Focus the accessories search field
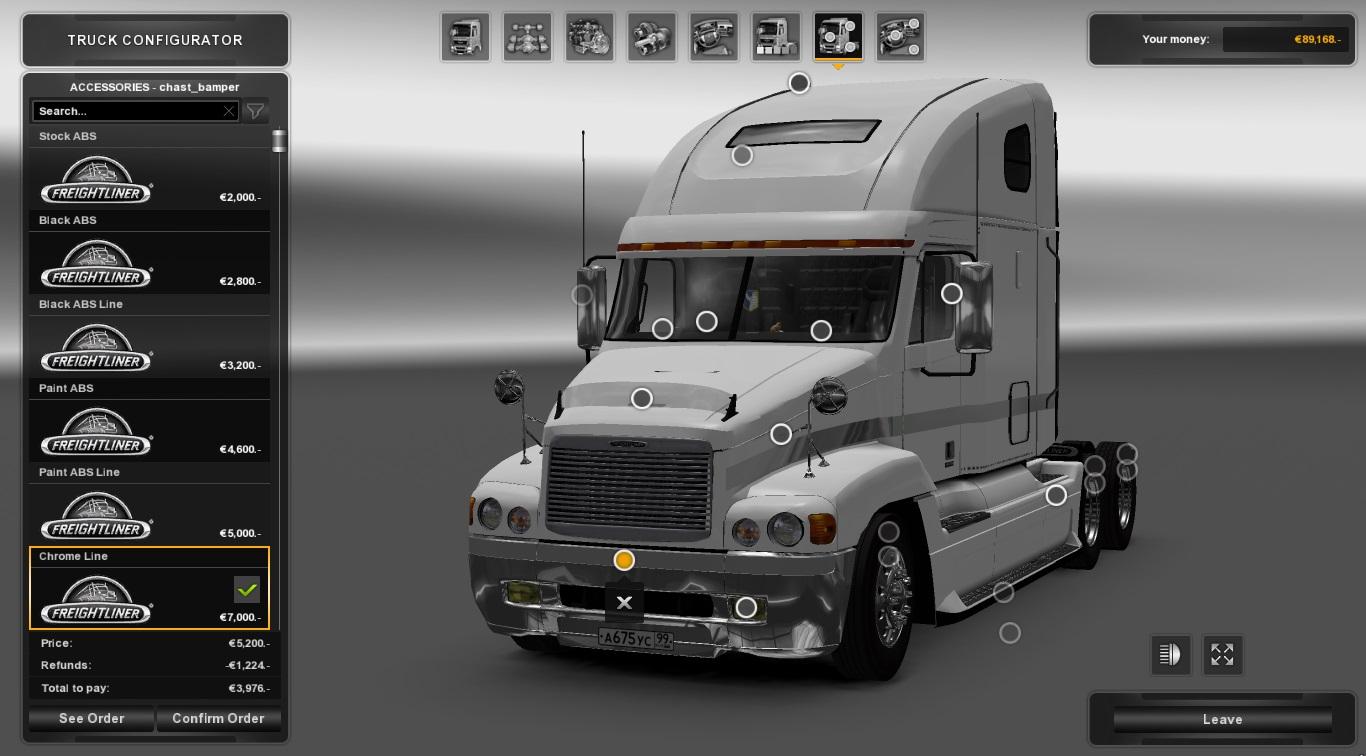 pos(127,111)
